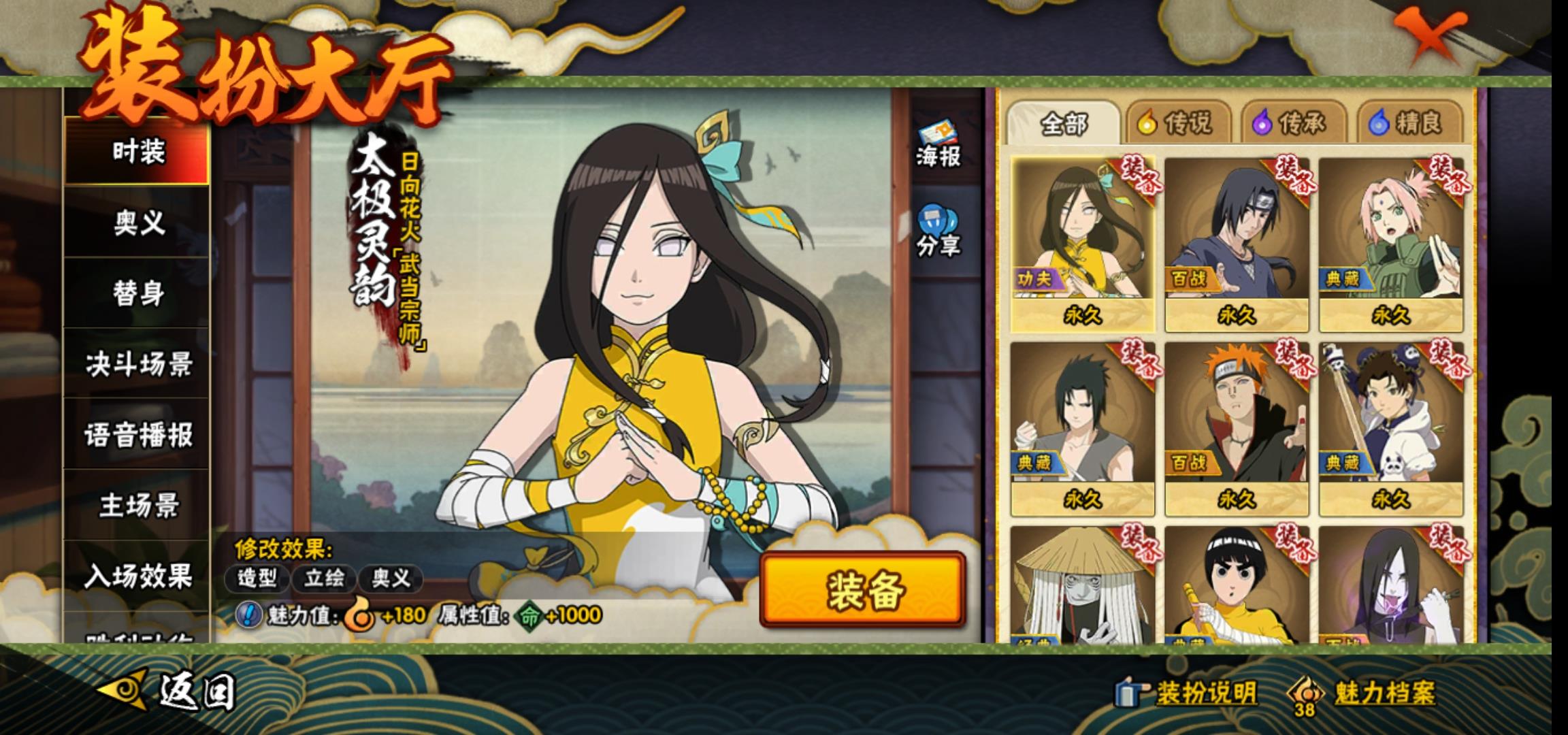The image size is (1568, 735).
Task: Open the 入场效果 menu entry
Action: 137,576
